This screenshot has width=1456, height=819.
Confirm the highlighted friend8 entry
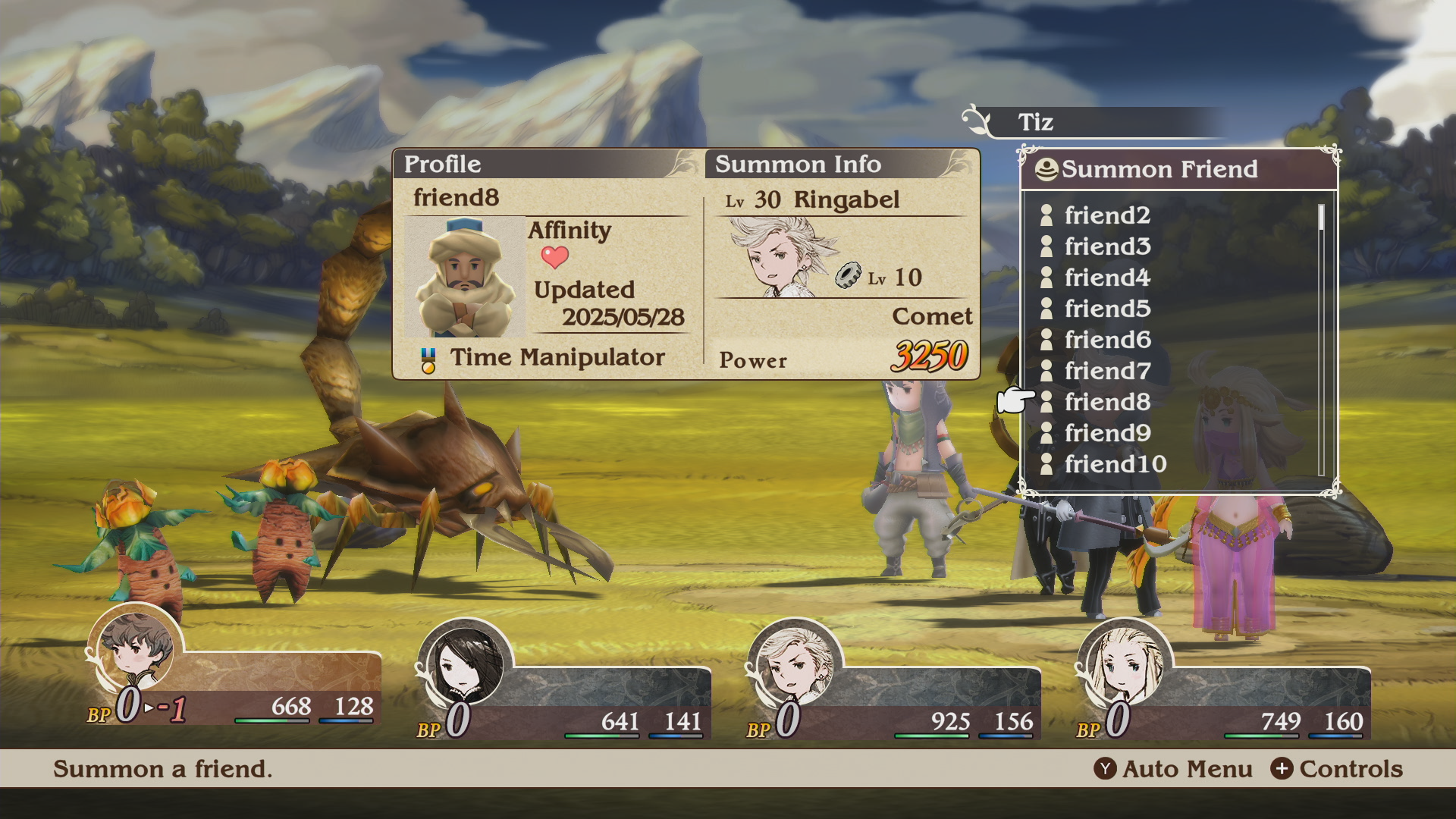[1106, 402]
